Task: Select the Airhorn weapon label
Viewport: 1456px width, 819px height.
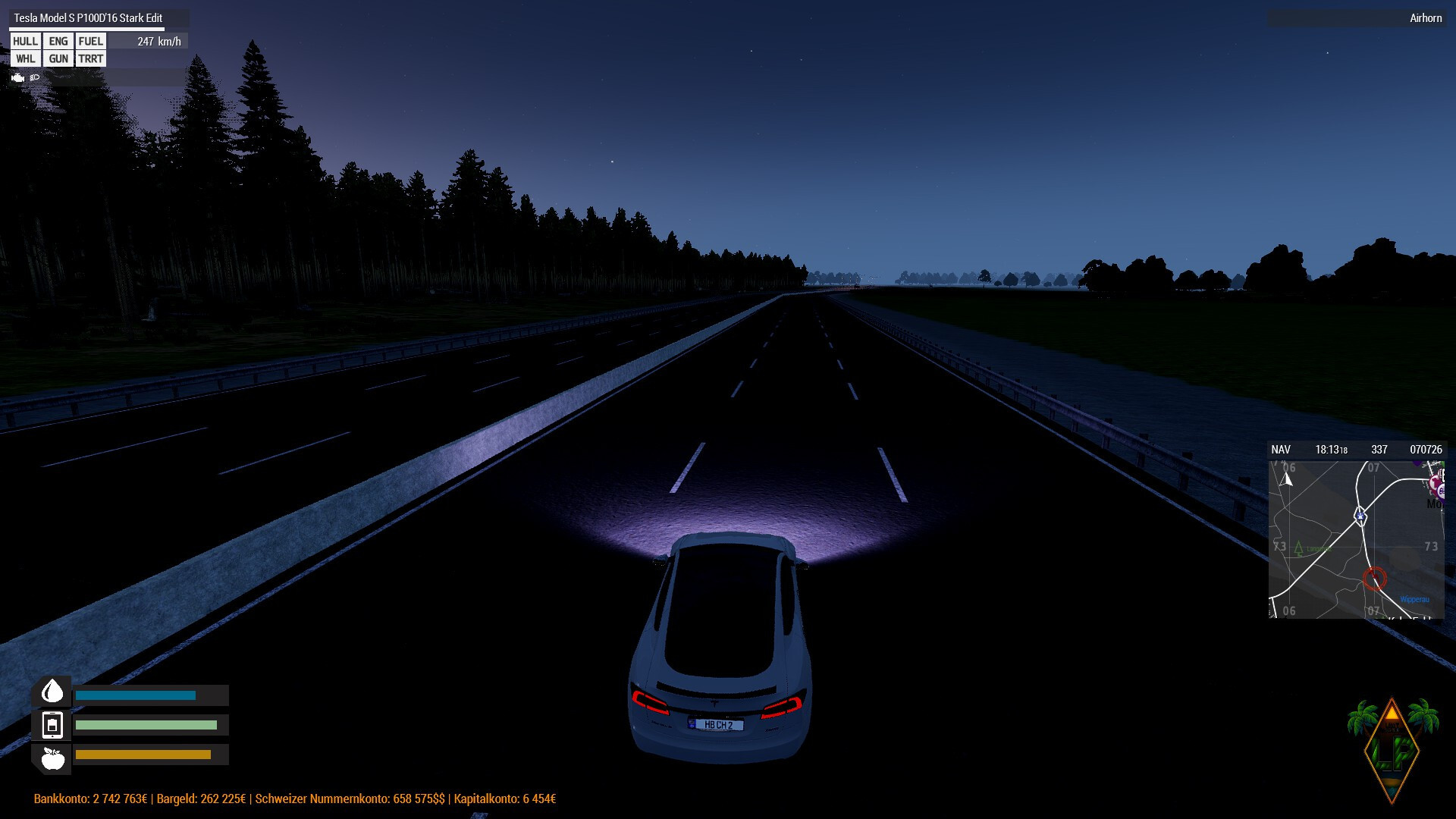Action: tap(1425, 18)
